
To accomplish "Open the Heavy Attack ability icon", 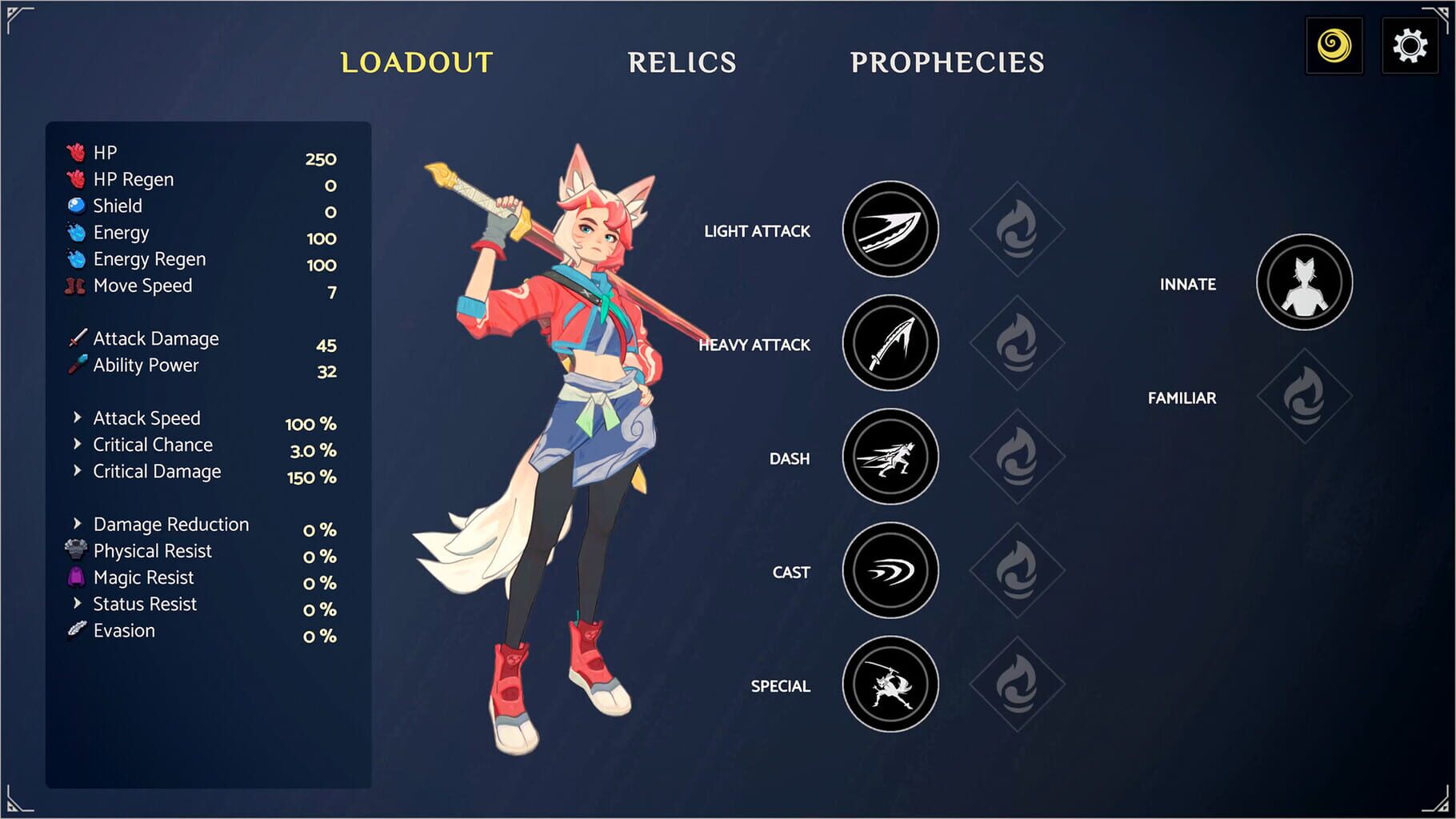I will click(890, 344).
